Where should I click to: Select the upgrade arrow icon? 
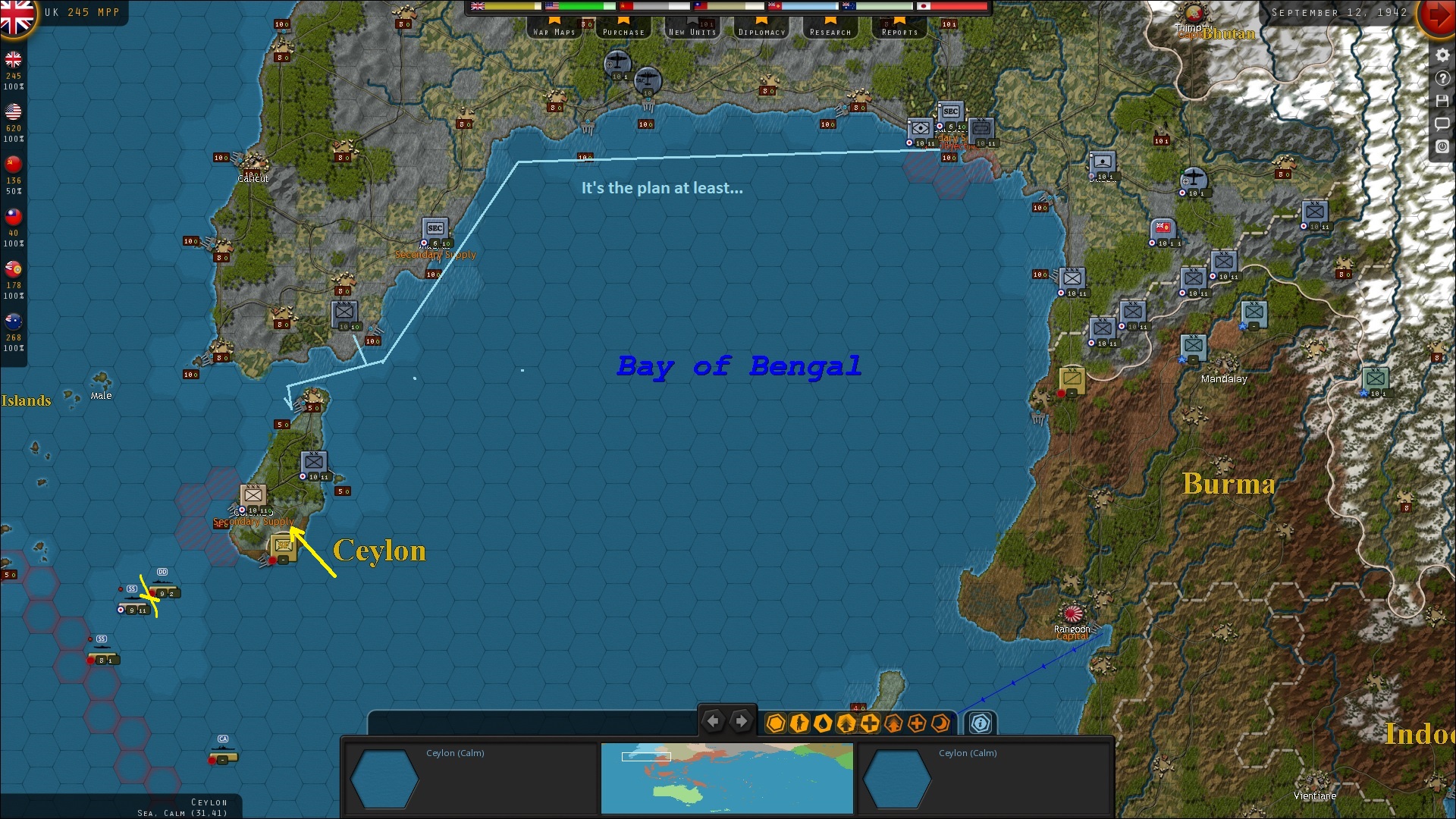click(847, 723)
